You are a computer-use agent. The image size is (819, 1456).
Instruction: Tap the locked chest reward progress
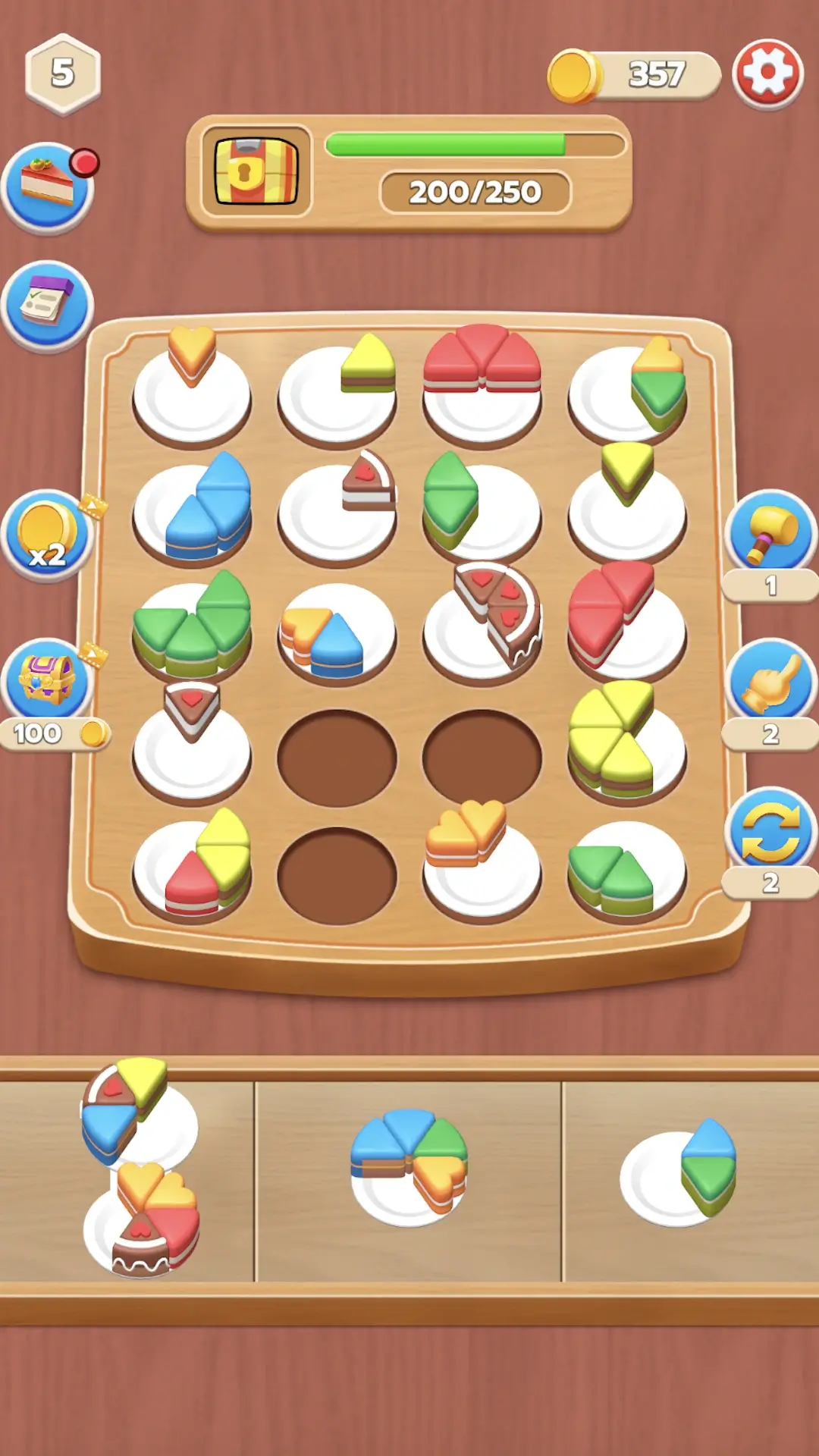pyautogui.click(x=256, y=171)
